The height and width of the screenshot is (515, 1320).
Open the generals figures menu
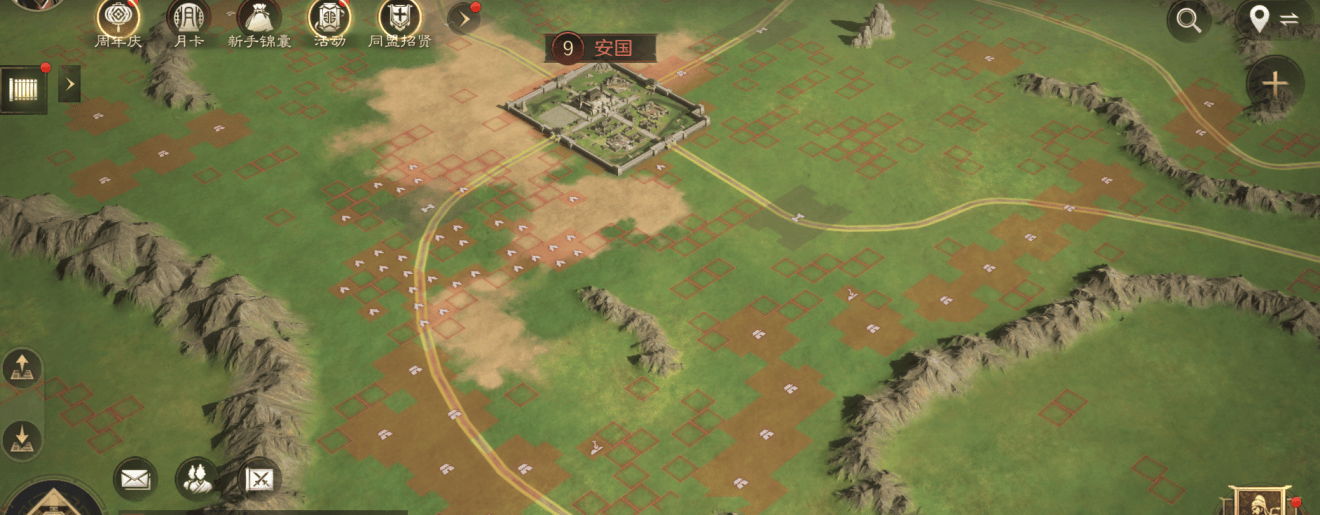[x=197, y=479]
